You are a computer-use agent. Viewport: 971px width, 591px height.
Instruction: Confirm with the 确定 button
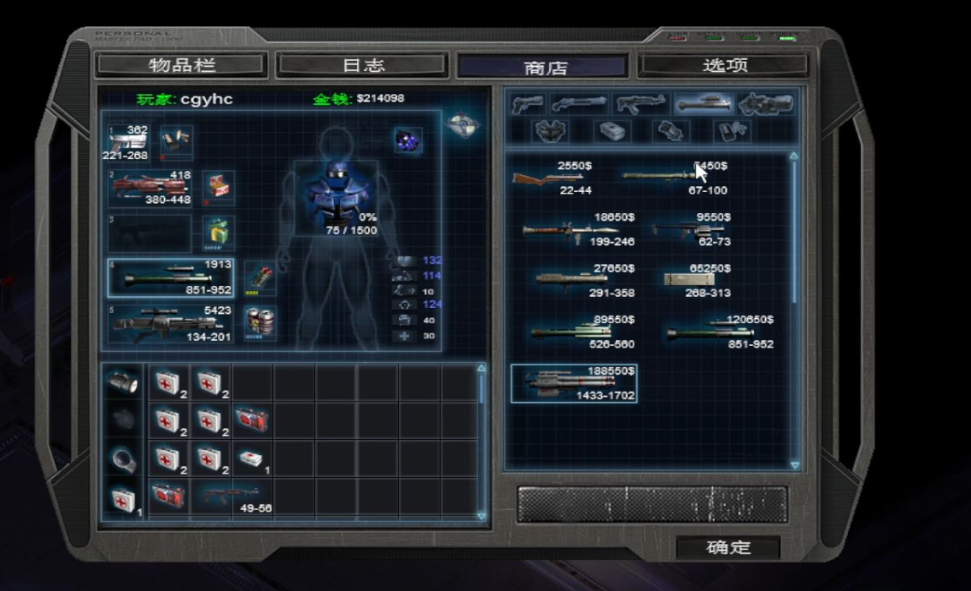[728, 547]
